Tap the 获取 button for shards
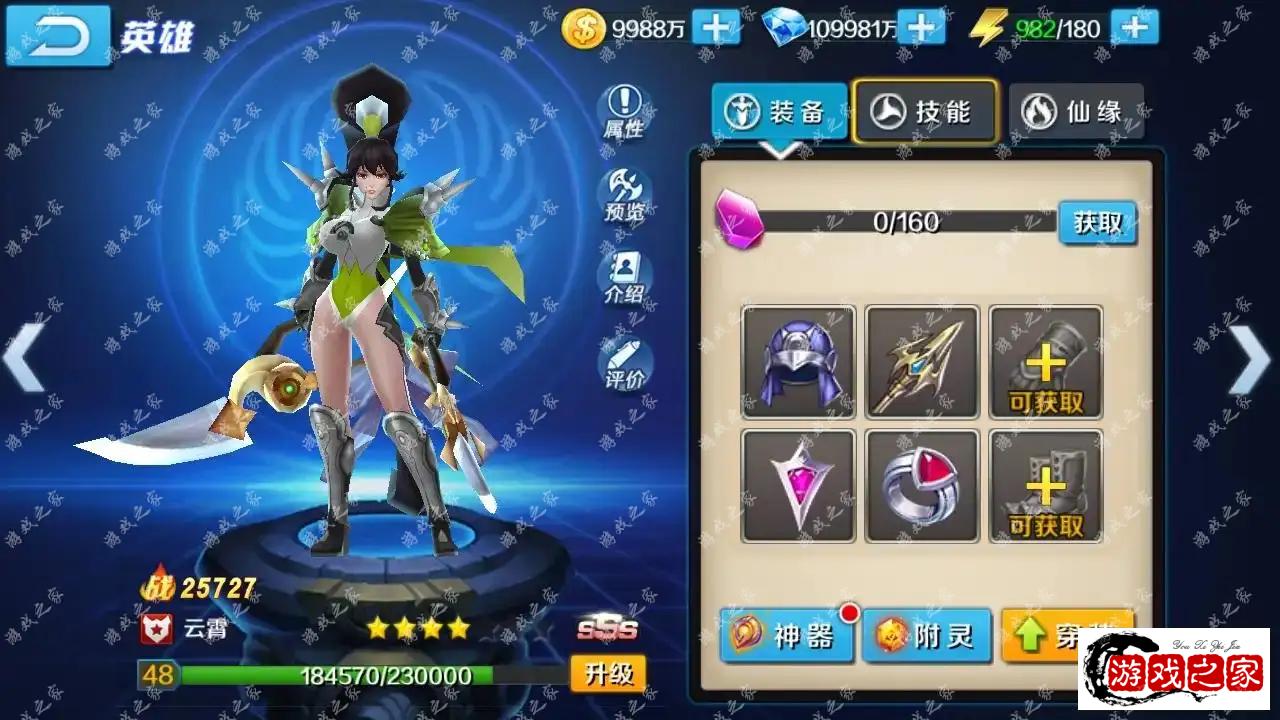This screenshot has height=720, width=1280. click(1097, 222)
